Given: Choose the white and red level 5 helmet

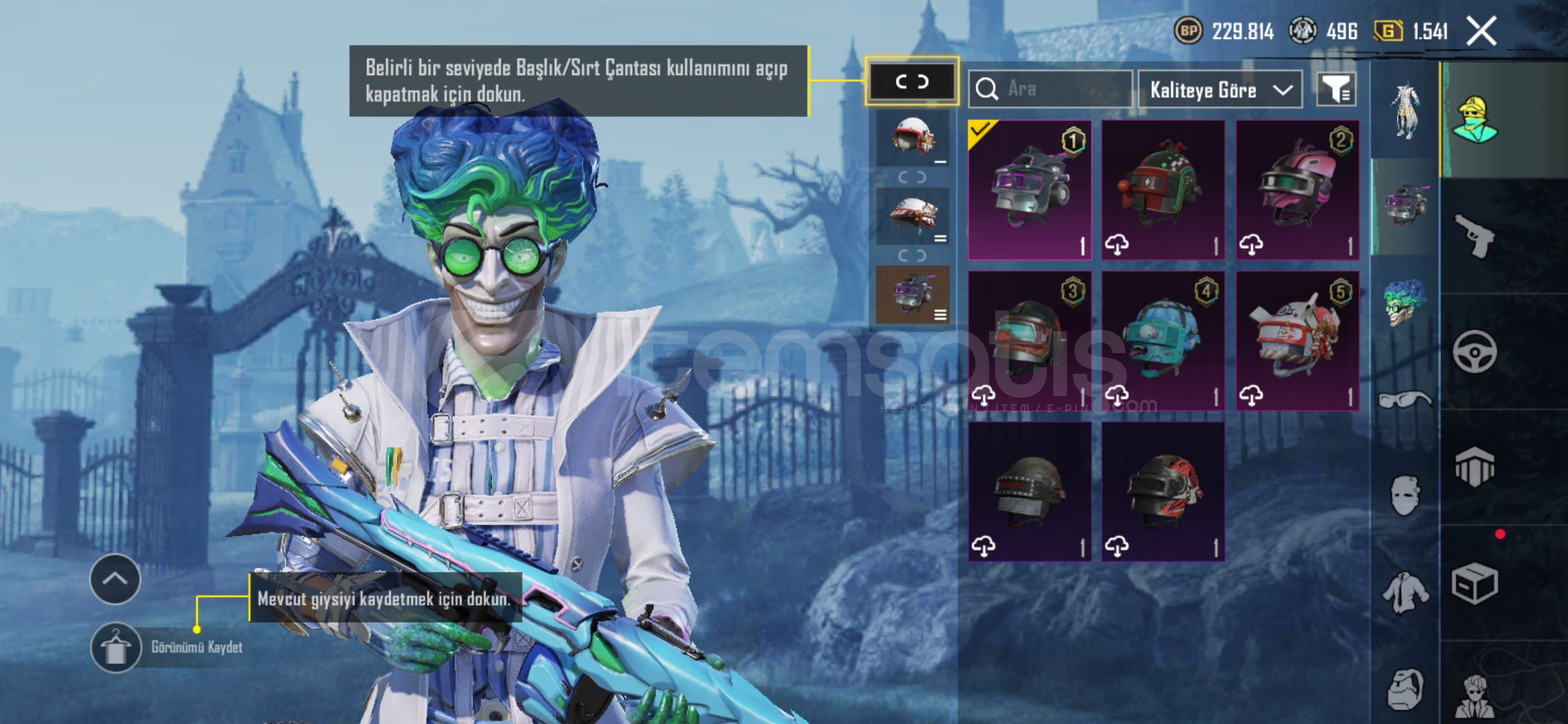Looking at the screenshot, I should tap(1297, 341).
